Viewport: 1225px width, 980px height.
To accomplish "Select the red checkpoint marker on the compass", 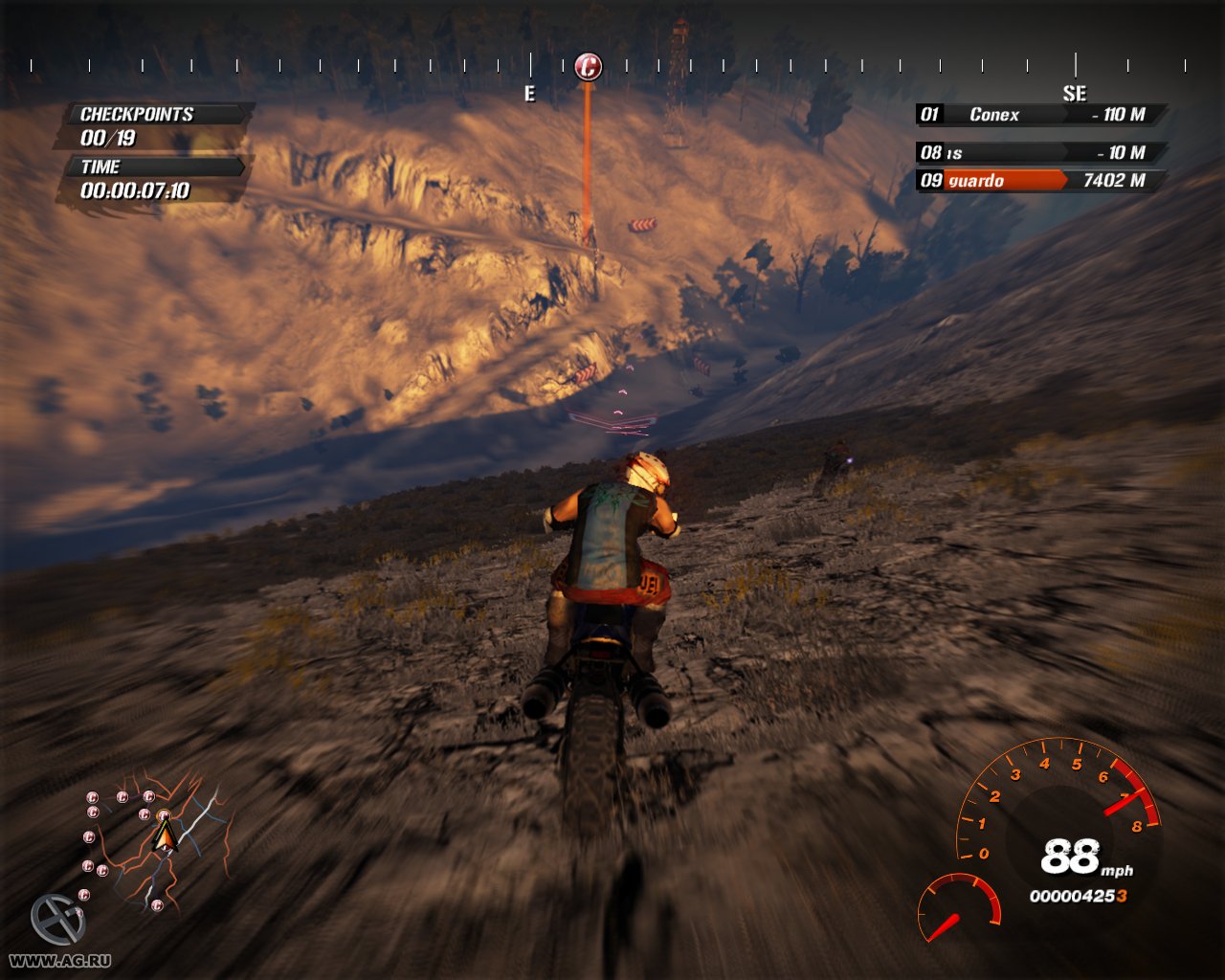I will (x=588, y=67).
